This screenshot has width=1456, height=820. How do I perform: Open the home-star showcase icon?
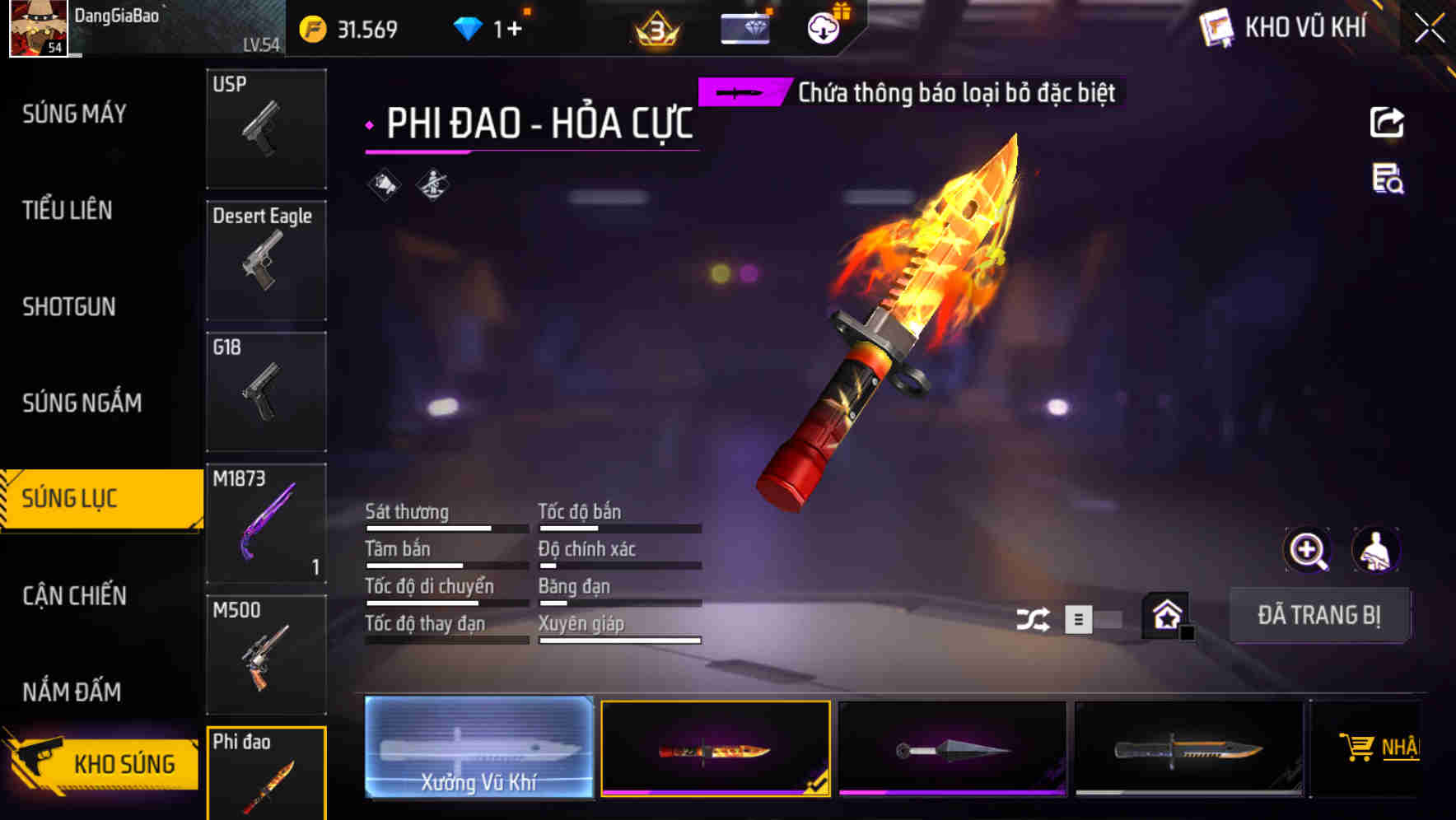click(1165, 613)
